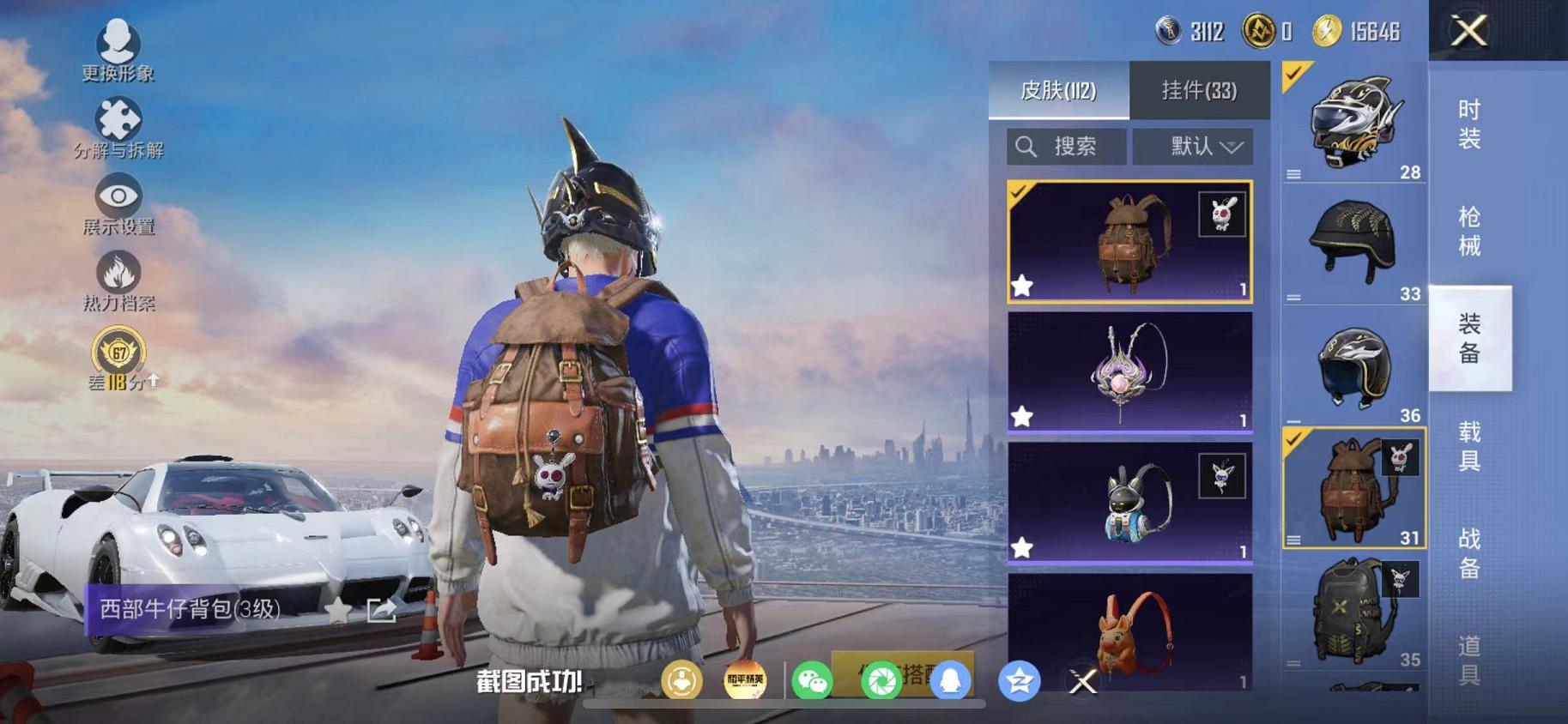The width and height of the screenshot is (1568, 724).
Task: Switch to the 枪械 weapons category
Action: click(1469, 232)
